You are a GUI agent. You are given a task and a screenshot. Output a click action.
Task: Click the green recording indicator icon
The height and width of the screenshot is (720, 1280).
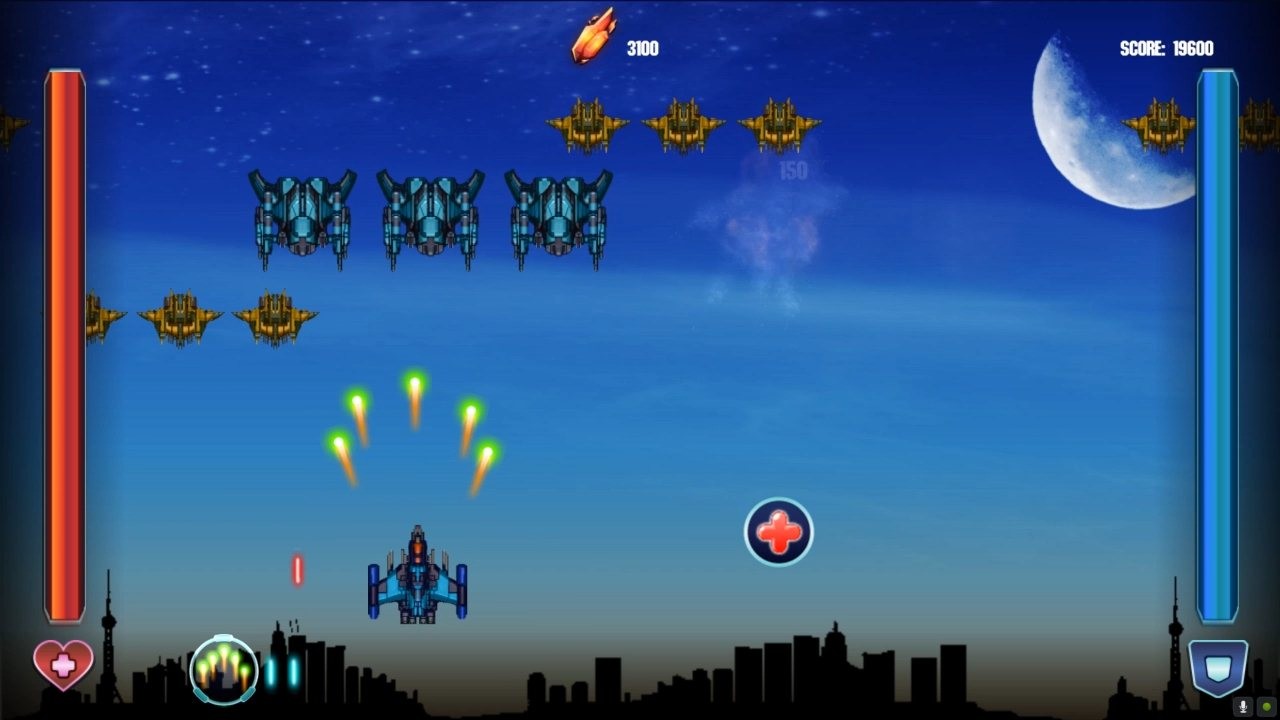[1267, 706]
